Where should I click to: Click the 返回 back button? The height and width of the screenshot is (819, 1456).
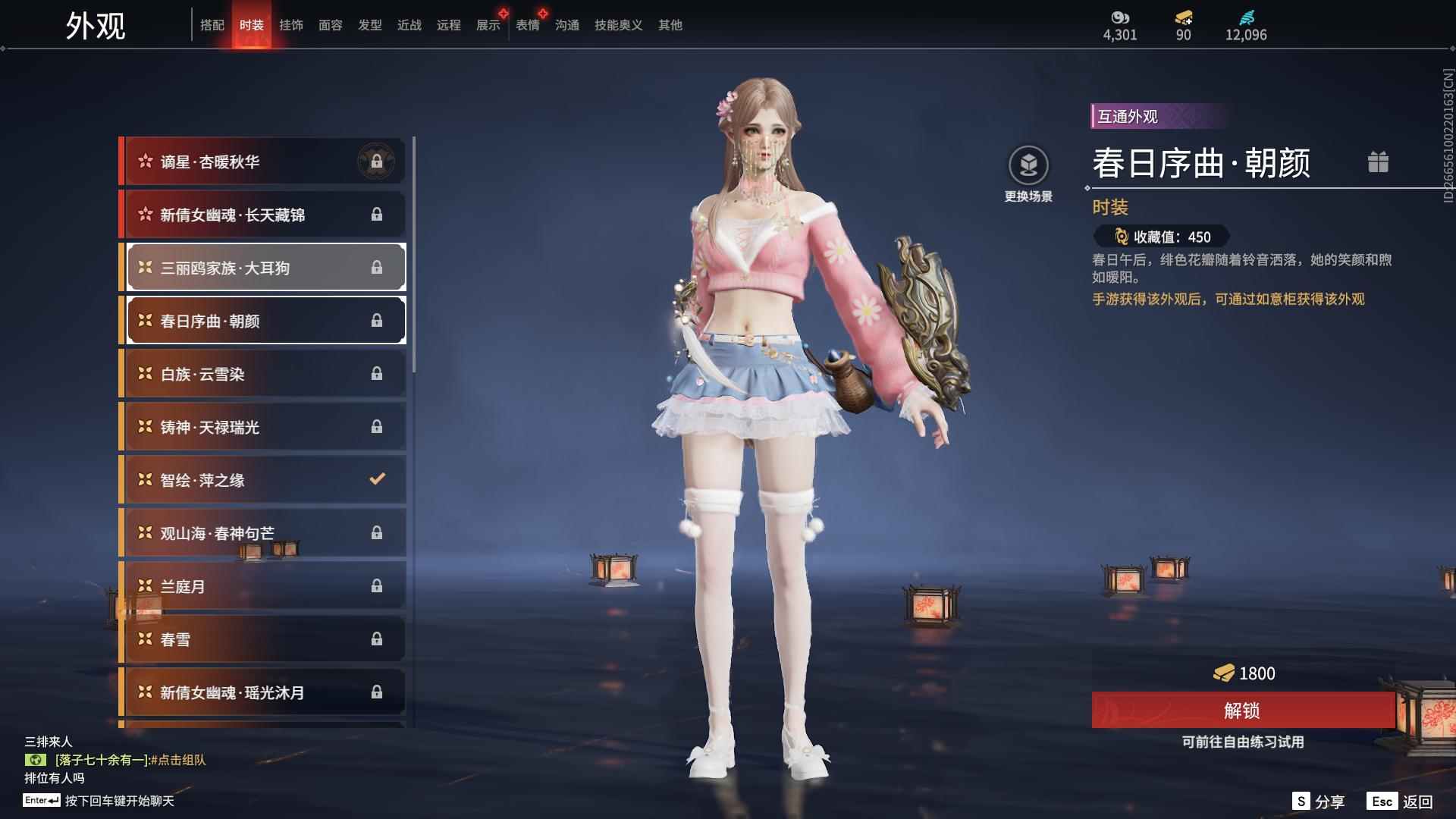(1401, 802)
